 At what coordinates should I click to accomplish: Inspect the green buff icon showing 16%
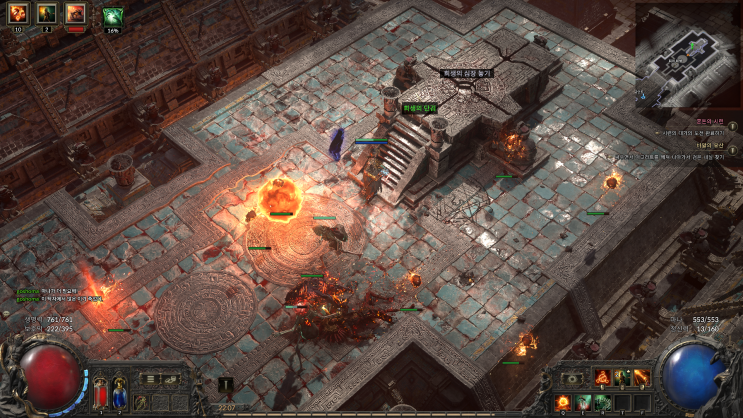(x=112, y=15)
